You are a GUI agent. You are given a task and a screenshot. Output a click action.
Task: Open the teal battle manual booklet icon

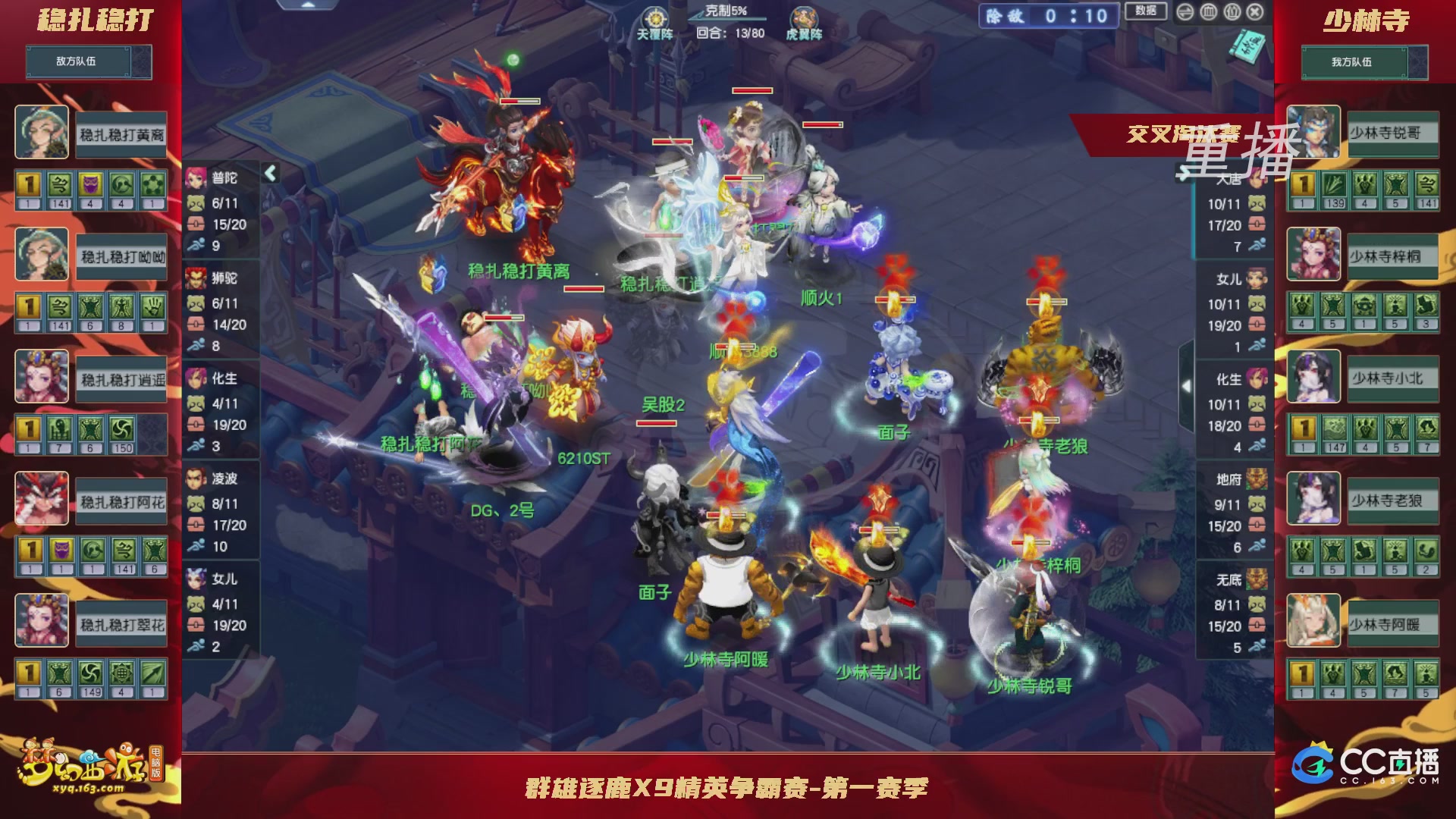(1246, 47)
